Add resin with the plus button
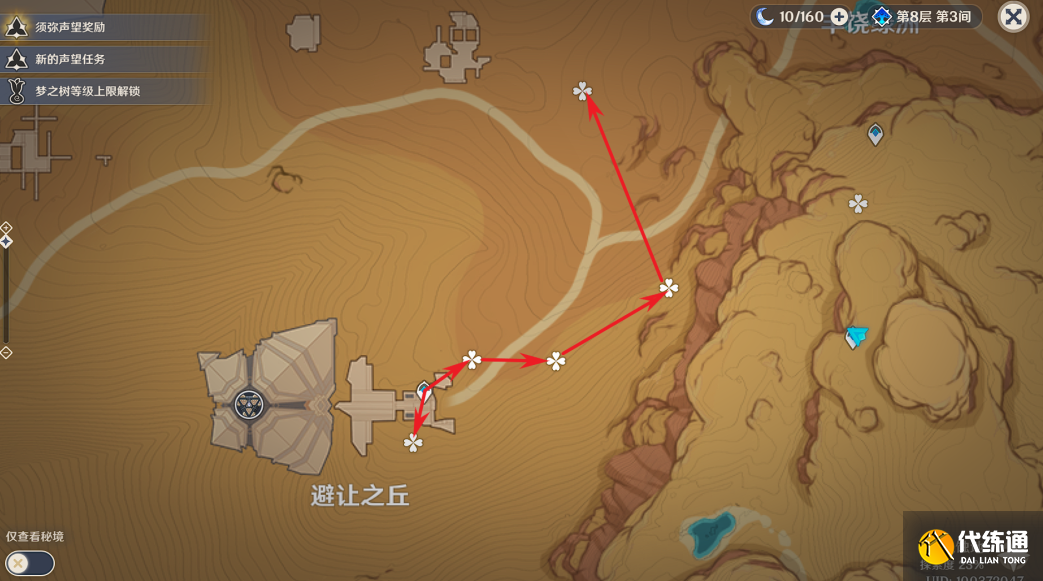This screenshot has width=1043, height=581. 839,17
